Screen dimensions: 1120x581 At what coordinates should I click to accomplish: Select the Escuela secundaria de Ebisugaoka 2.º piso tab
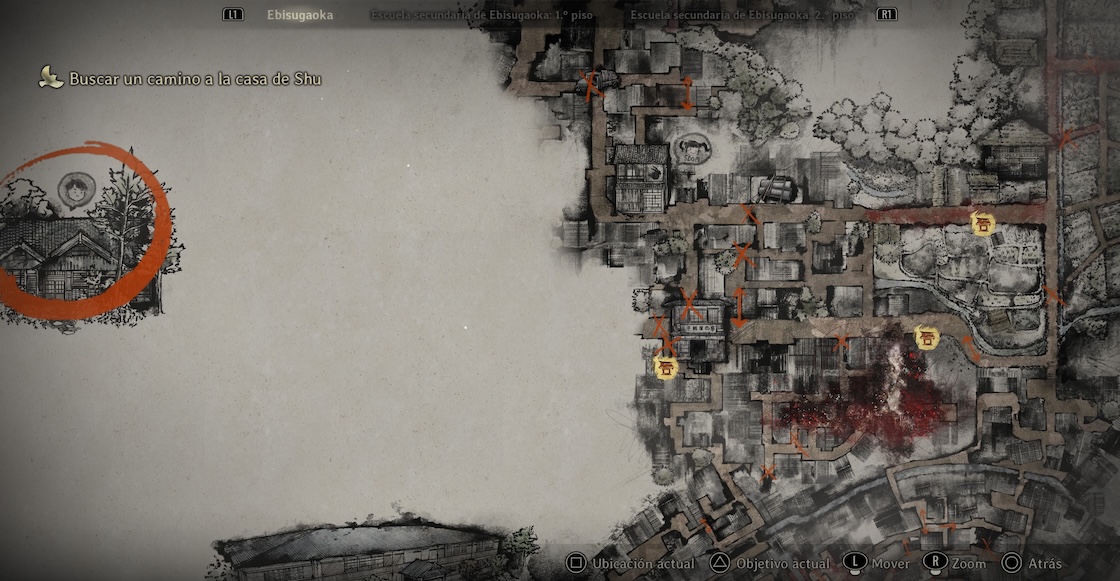tap(743, 15)
